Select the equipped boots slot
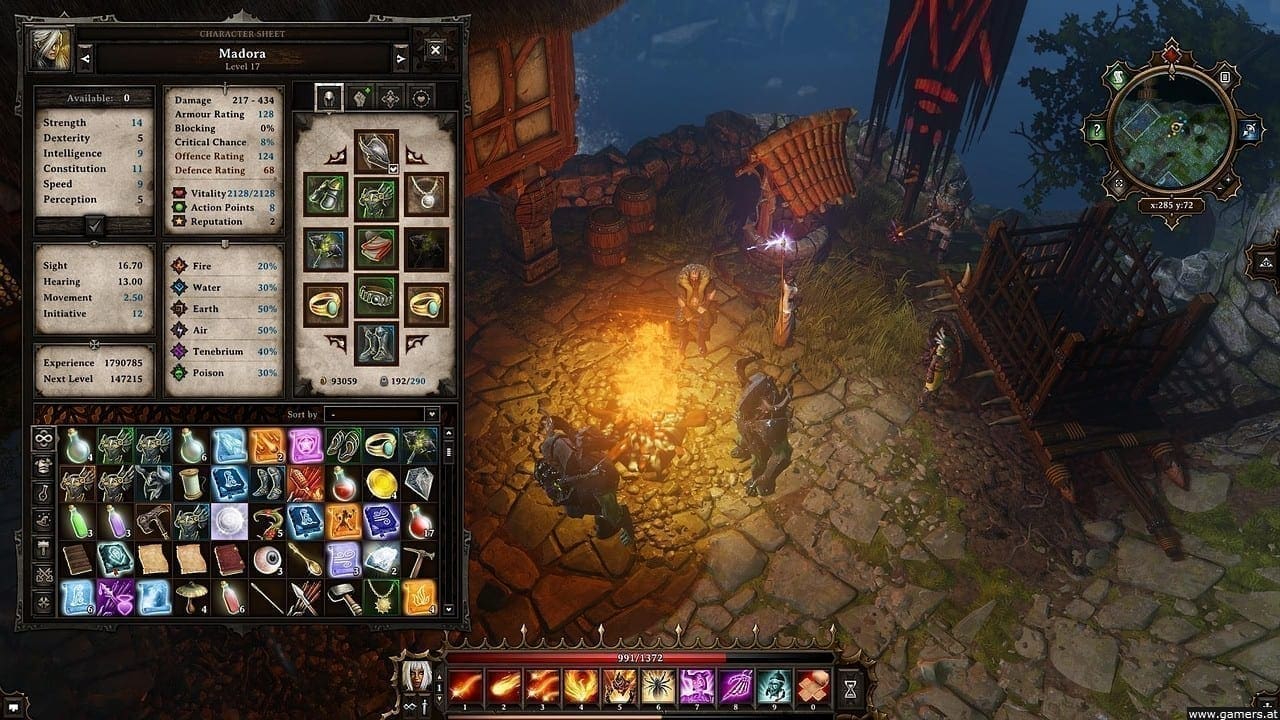Image resolution: width=1280 pixels, height=720 pixels. coord(376,343)
